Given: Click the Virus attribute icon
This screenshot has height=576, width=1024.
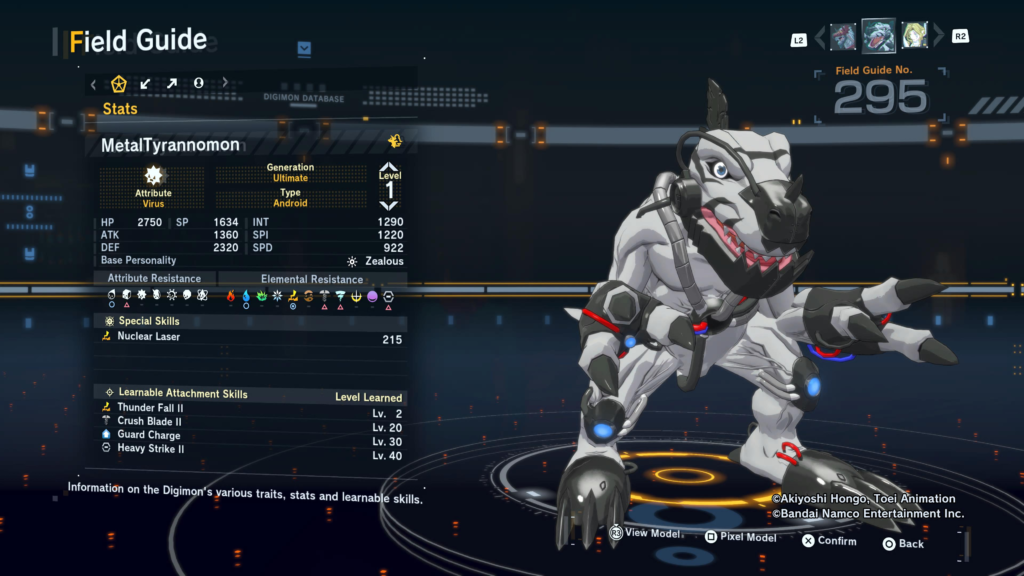Looking at the screenshot, I should [153, 176].
